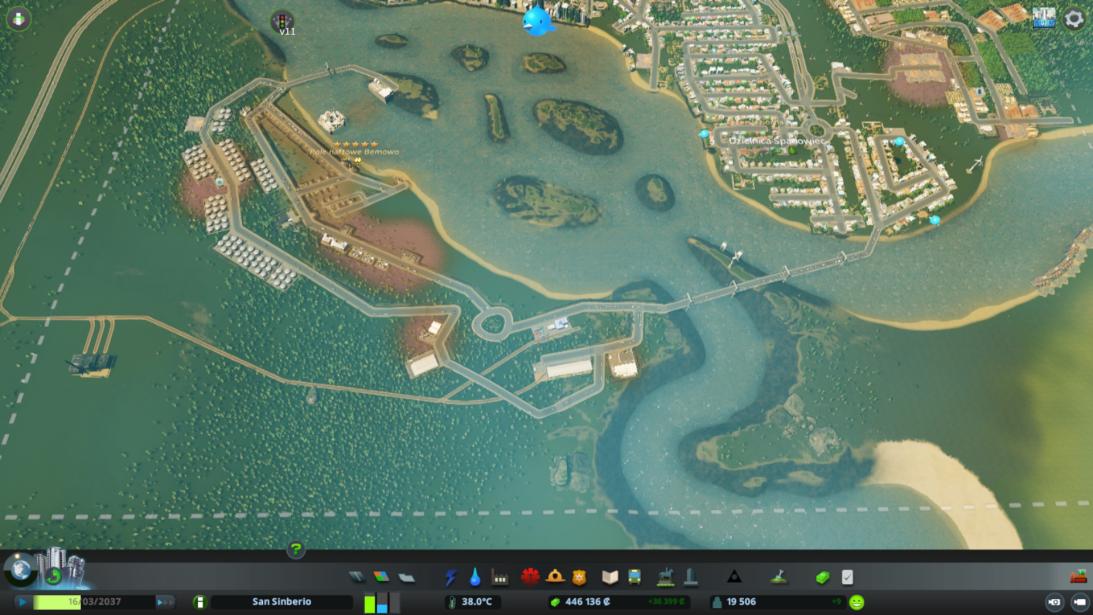The image size is (1093, 615).
Task: Open the Police badge menu
Action: coord(579,577)
